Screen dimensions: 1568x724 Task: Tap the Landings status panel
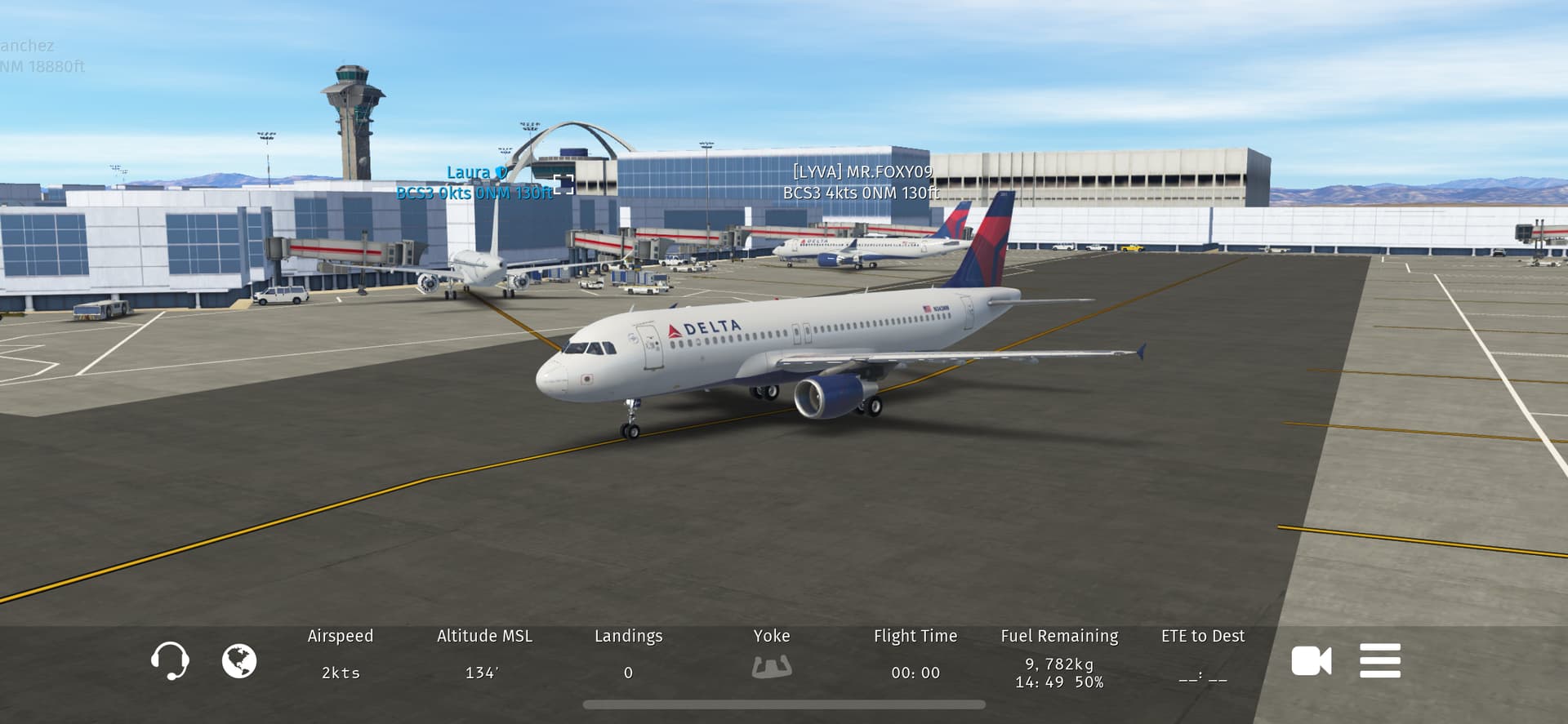click(628, 655)
